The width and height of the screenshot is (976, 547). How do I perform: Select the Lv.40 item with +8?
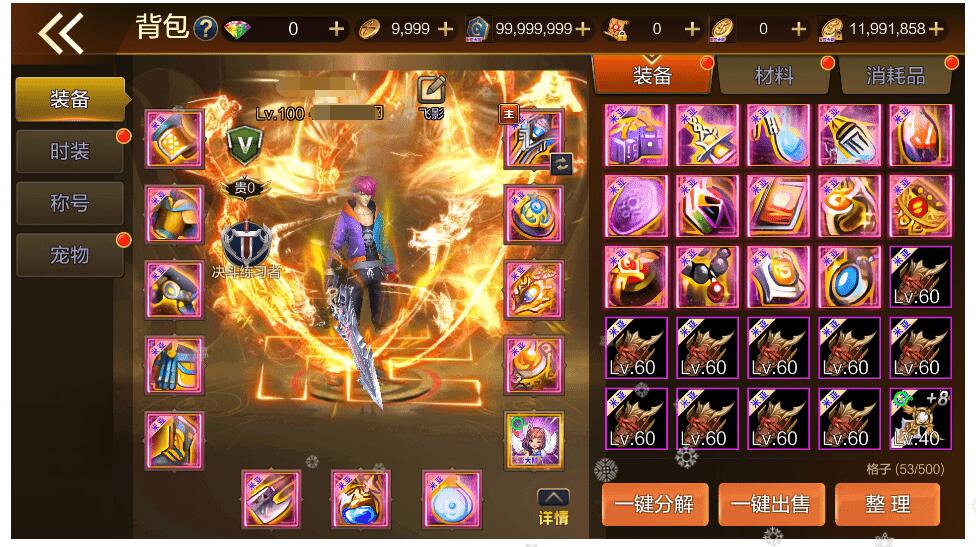click(919, 419)
